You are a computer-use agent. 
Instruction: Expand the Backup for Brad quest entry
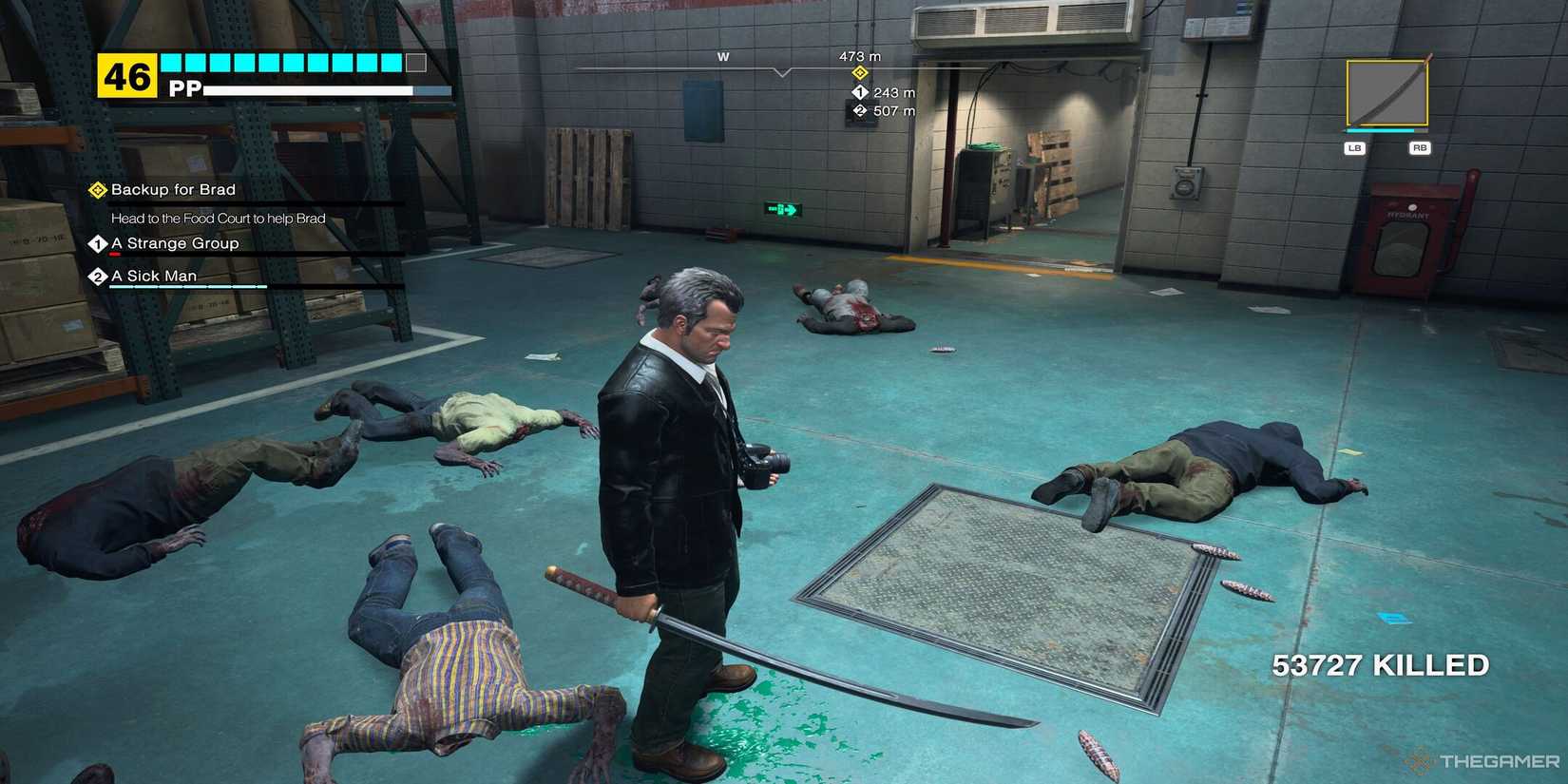coord(171,189)
